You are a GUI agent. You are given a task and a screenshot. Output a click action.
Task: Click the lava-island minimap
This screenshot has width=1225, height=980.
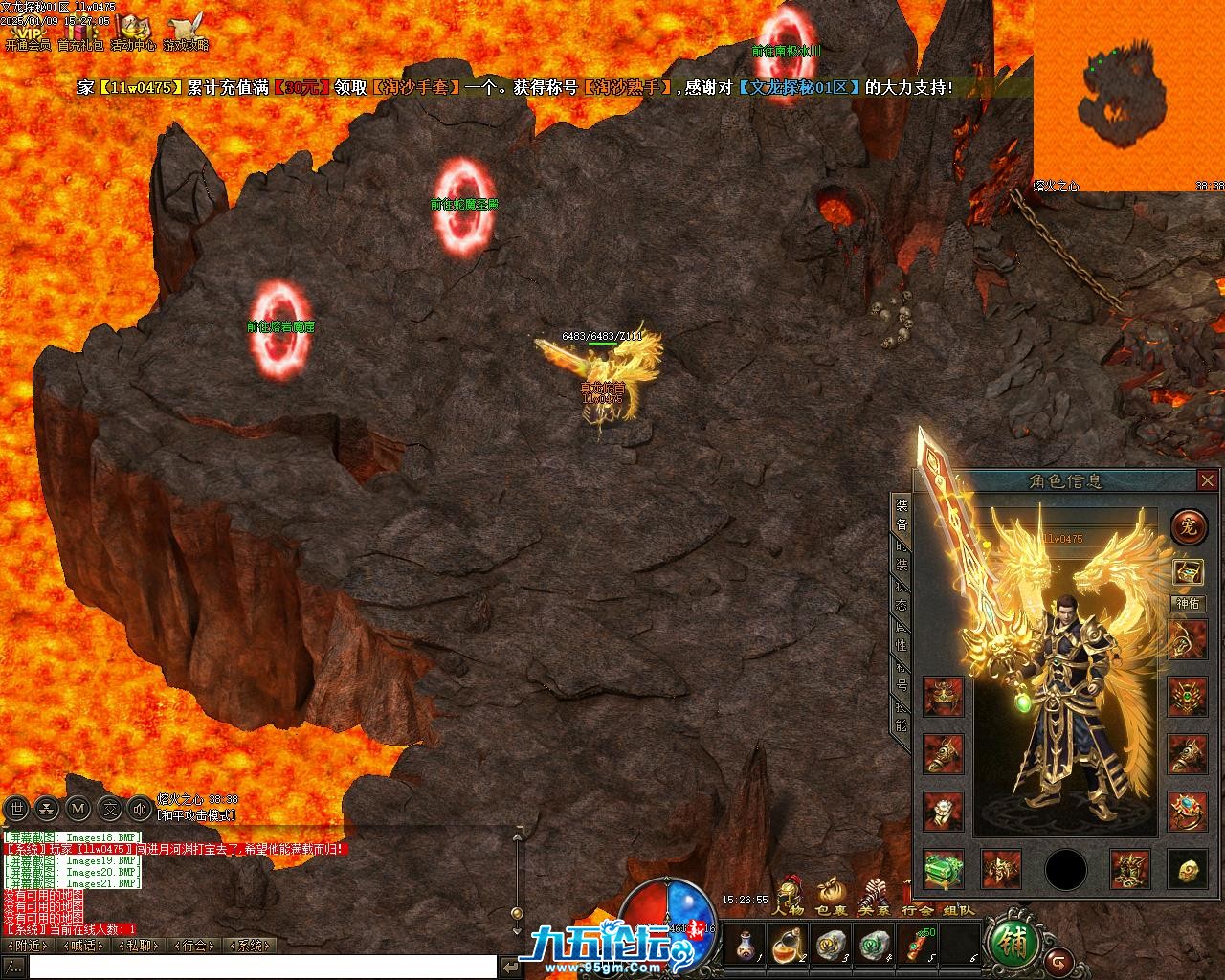point(1128,96)
